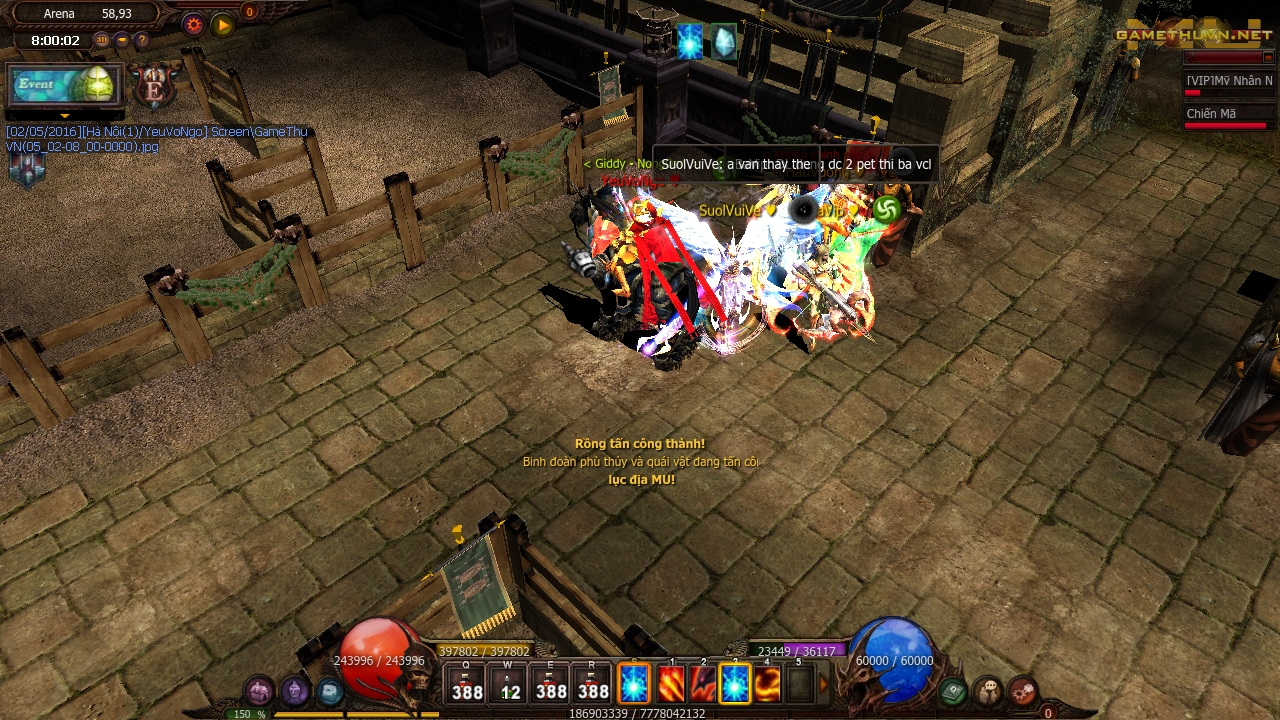Select the Q potion slot showing 388
This screenshot has height=720, width=1280.
click(x=467, y=685)
